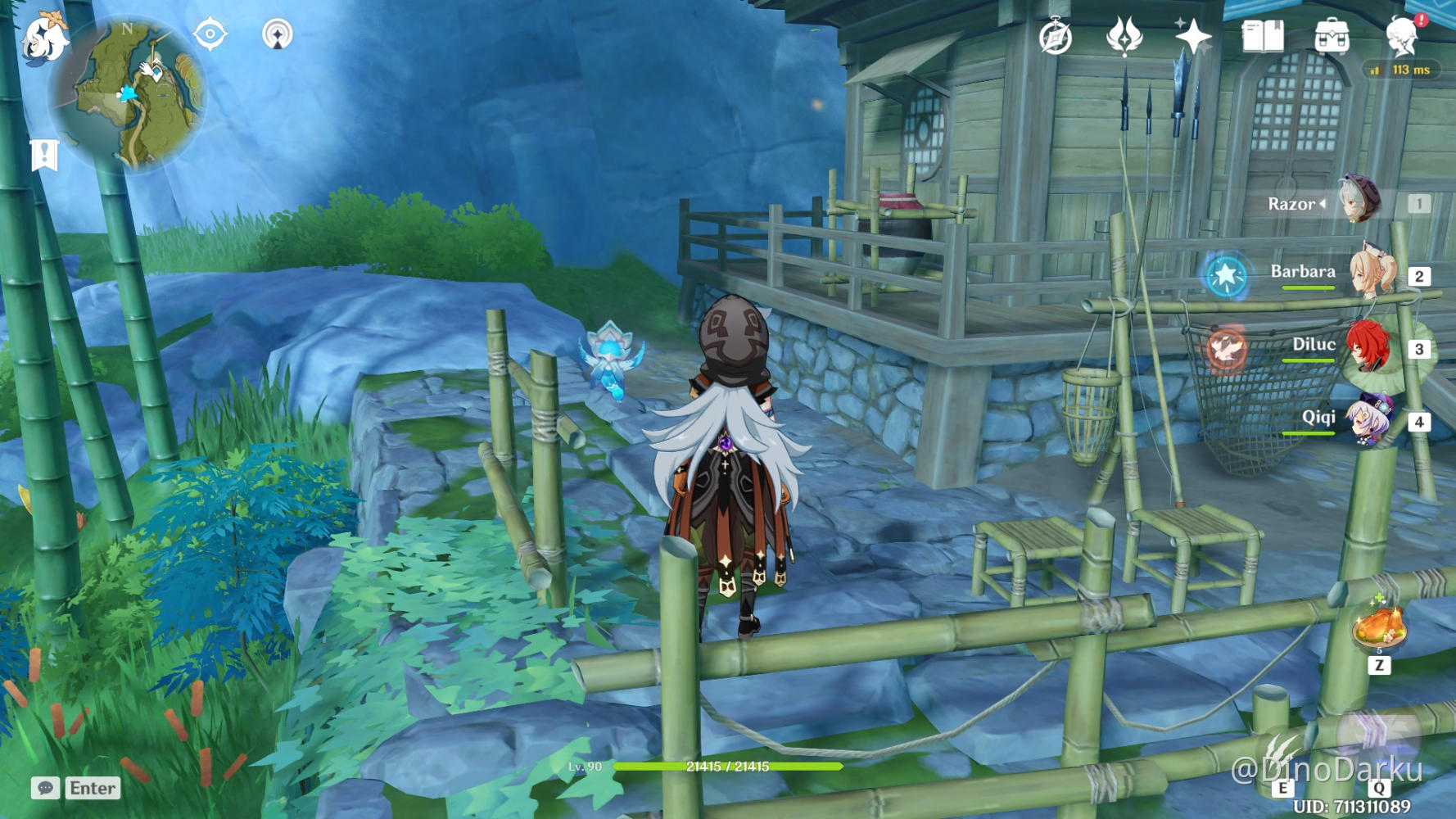Open the Inventory backpack icon
The image size is (1456, 819).
[1333, 35]
